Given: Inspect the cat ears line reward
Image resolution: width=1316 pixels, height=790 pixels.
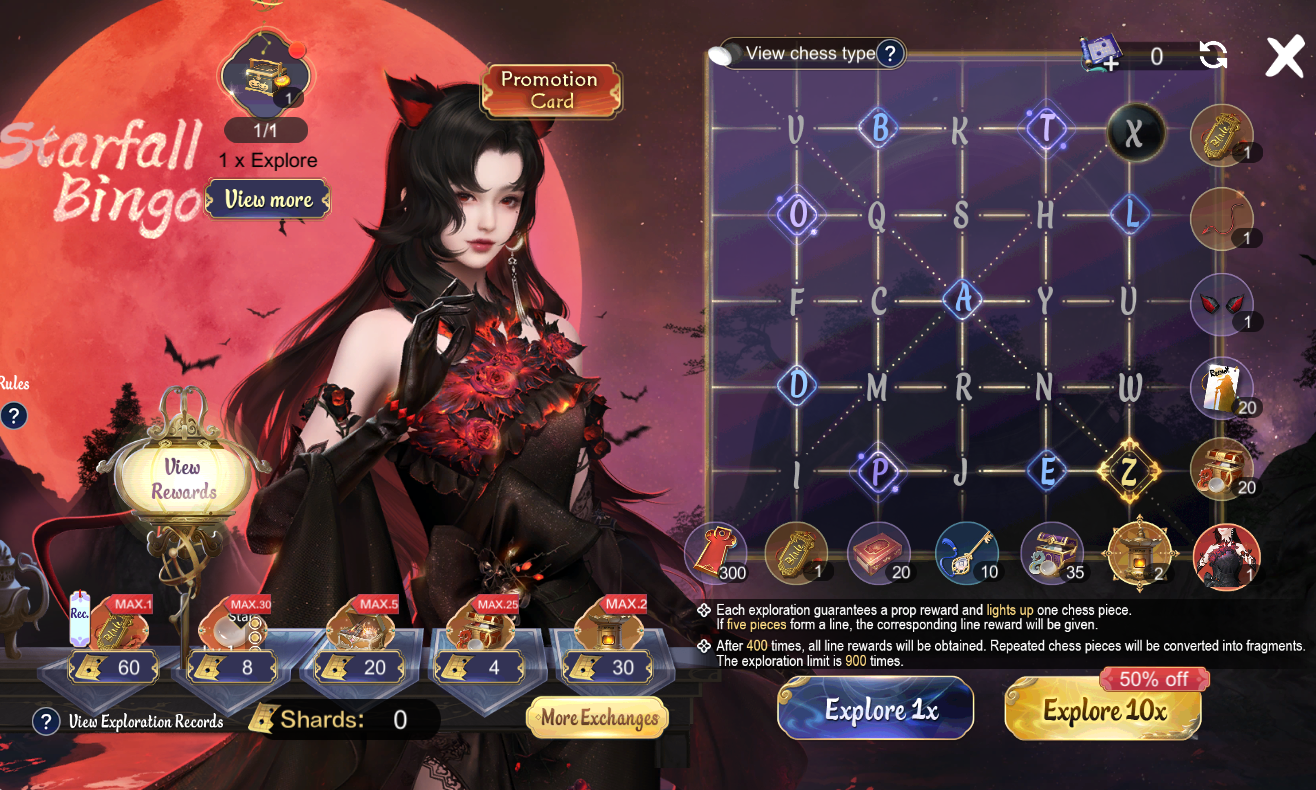Looking at the screenshot, I should [1221, 304].
